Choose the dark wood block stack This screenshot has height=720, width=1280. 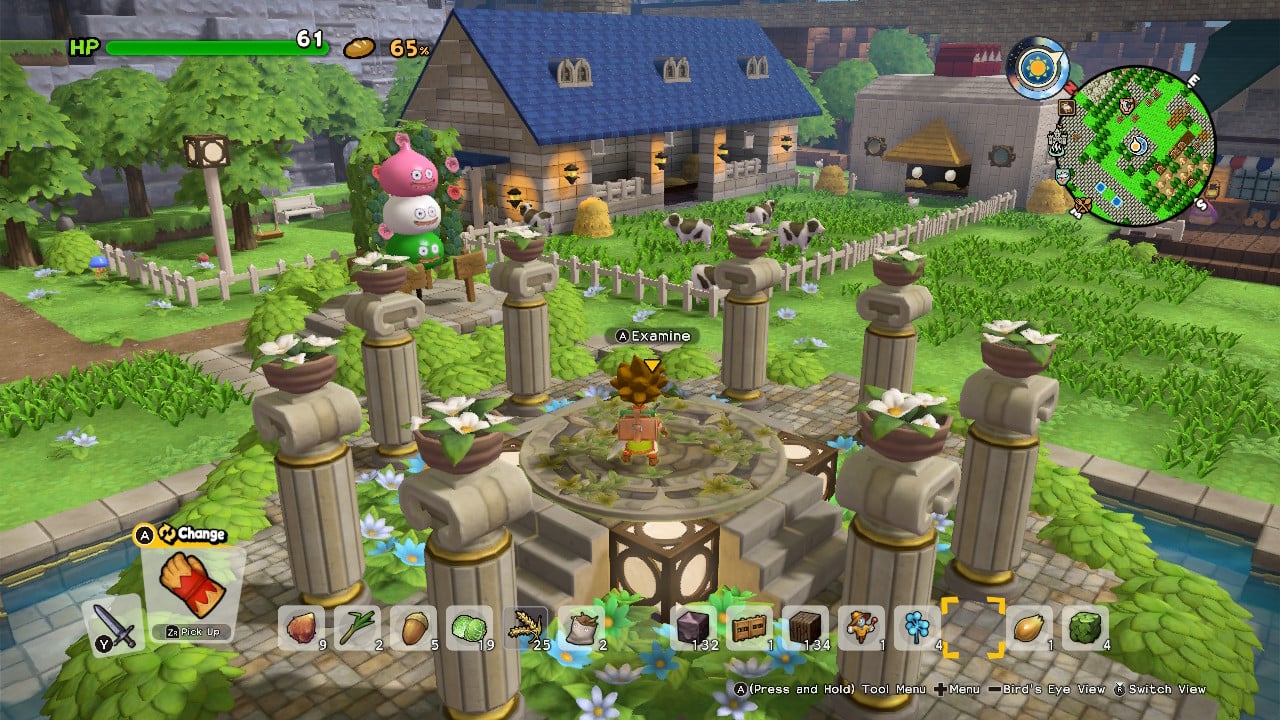tap(806, 628)
